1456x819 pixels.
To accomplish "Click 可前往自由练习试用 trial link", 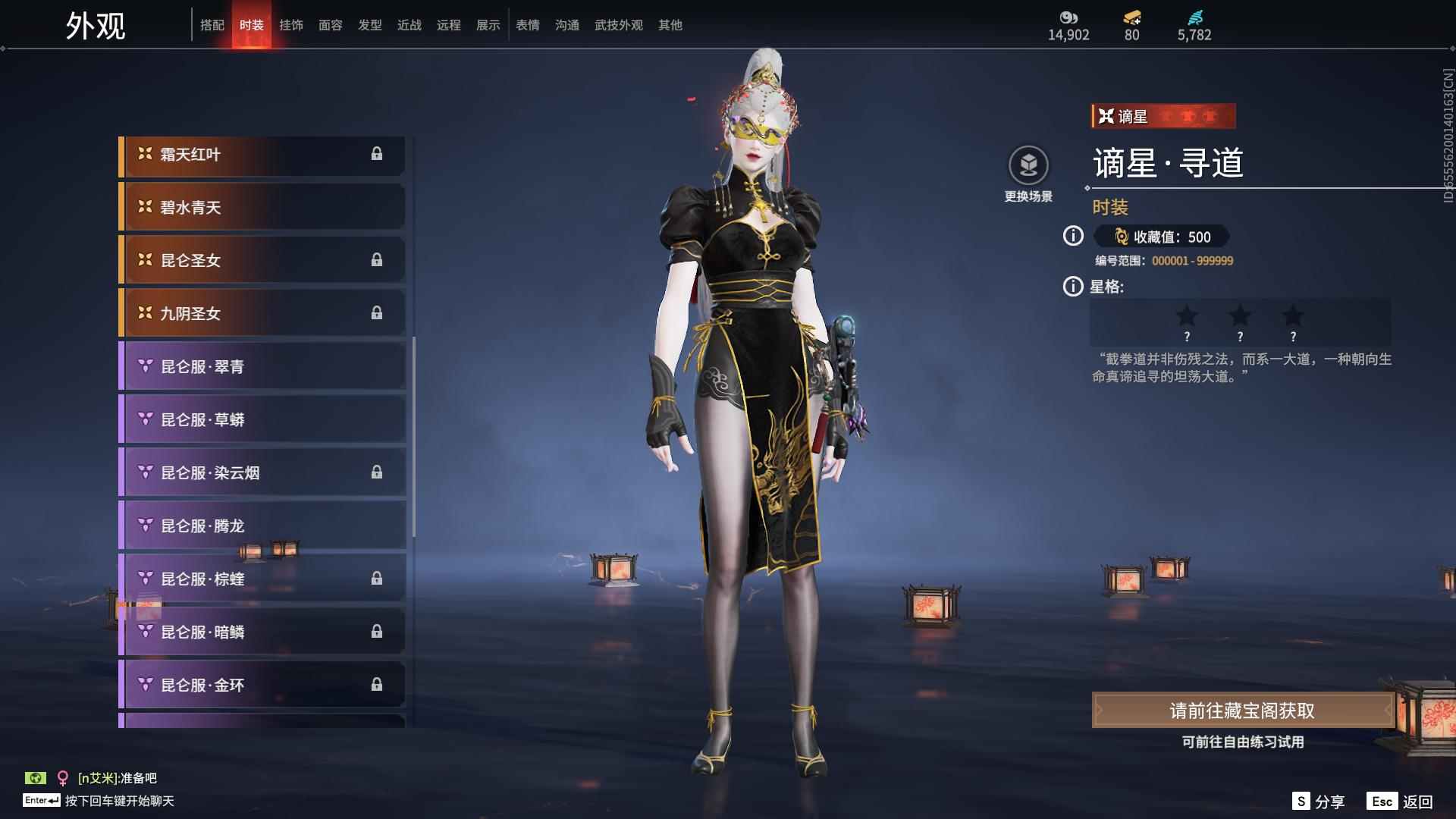I will [x=1244, y=743].
